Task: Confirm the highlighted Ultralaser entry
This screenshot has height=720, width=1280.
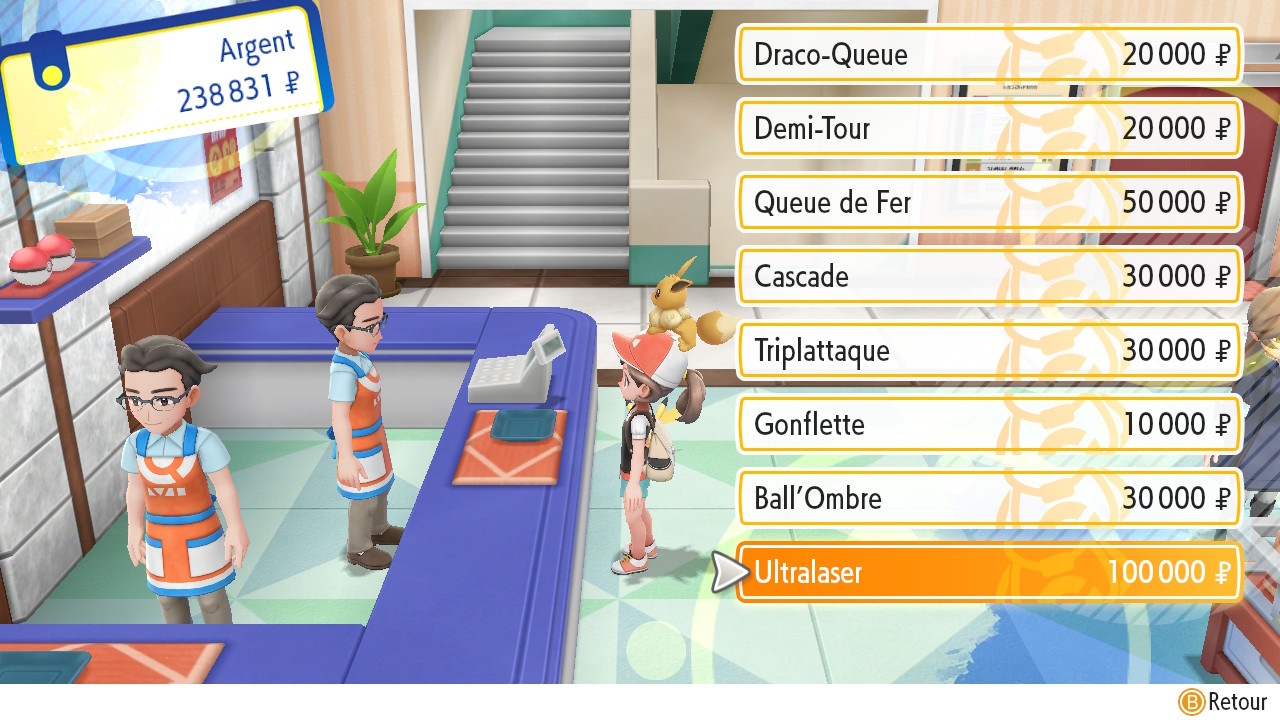Action: 988,573
